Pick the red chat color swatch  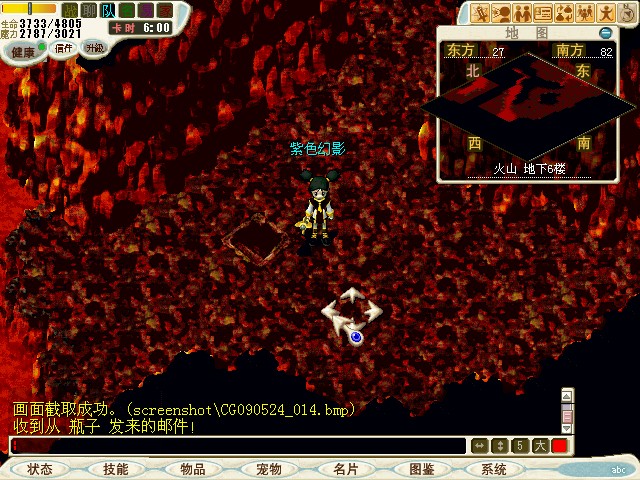pos(560,446)
